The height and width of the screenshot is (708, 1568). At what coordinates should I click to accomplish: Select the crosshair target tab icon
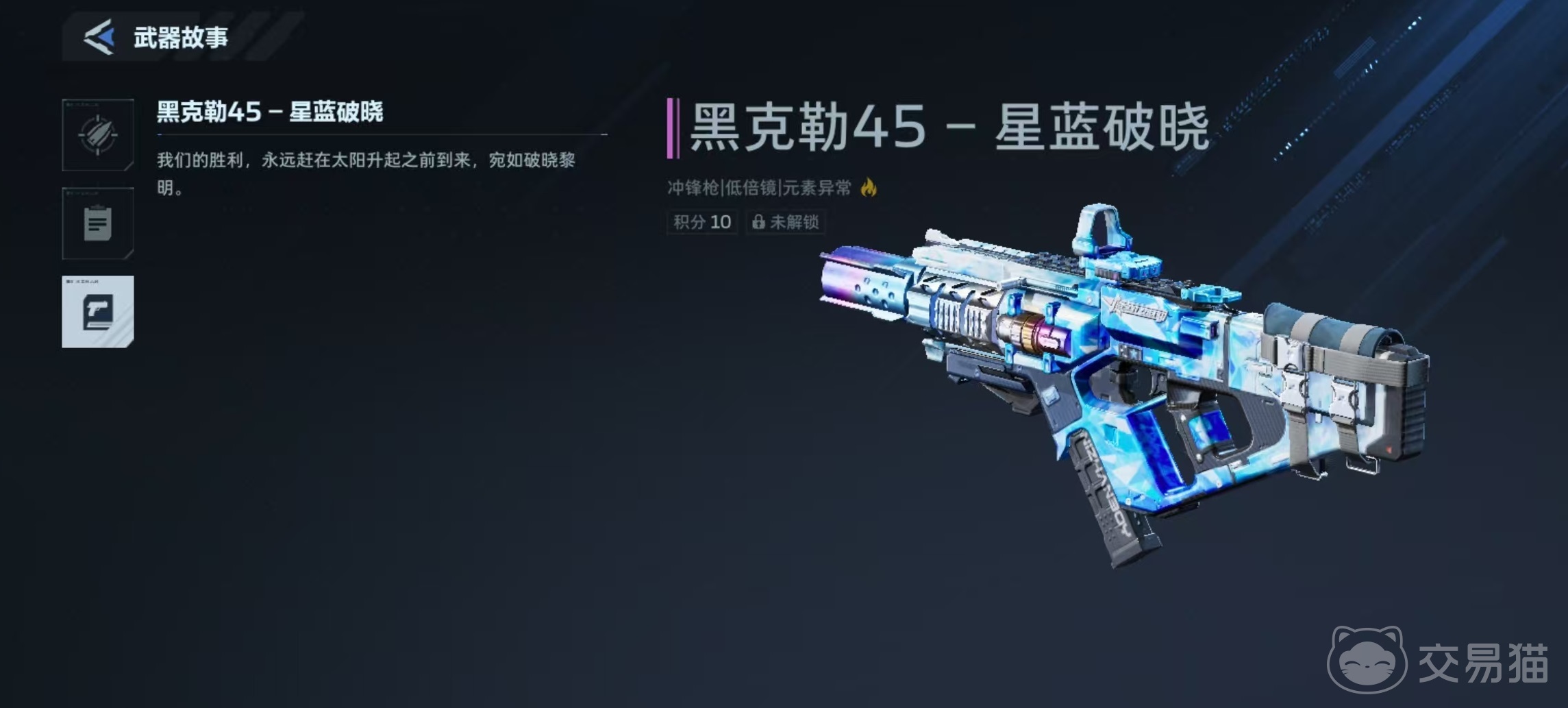point(98,135)
